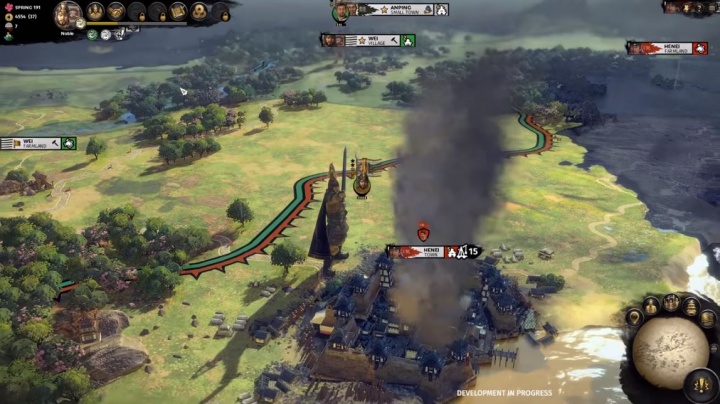Select the Wei Farmland label
Viewport: 720px width, 404px height.
click(x=36, y=144)
